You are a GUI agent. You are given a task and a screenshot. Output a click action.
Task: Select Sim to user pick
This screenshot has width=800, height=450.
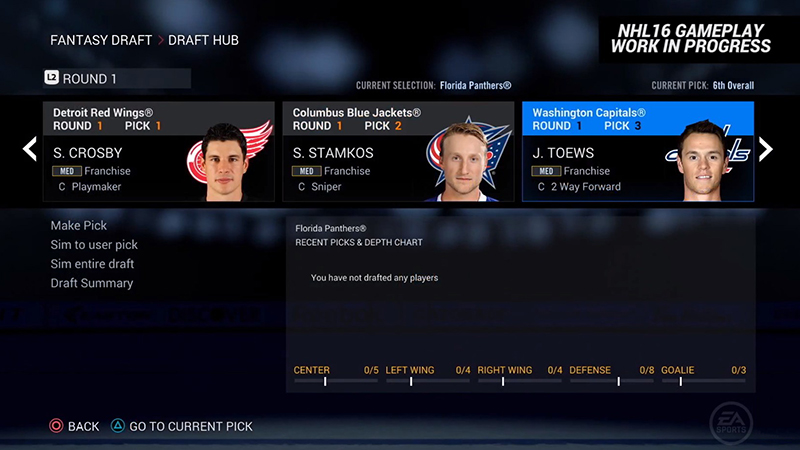coord(94,245)
